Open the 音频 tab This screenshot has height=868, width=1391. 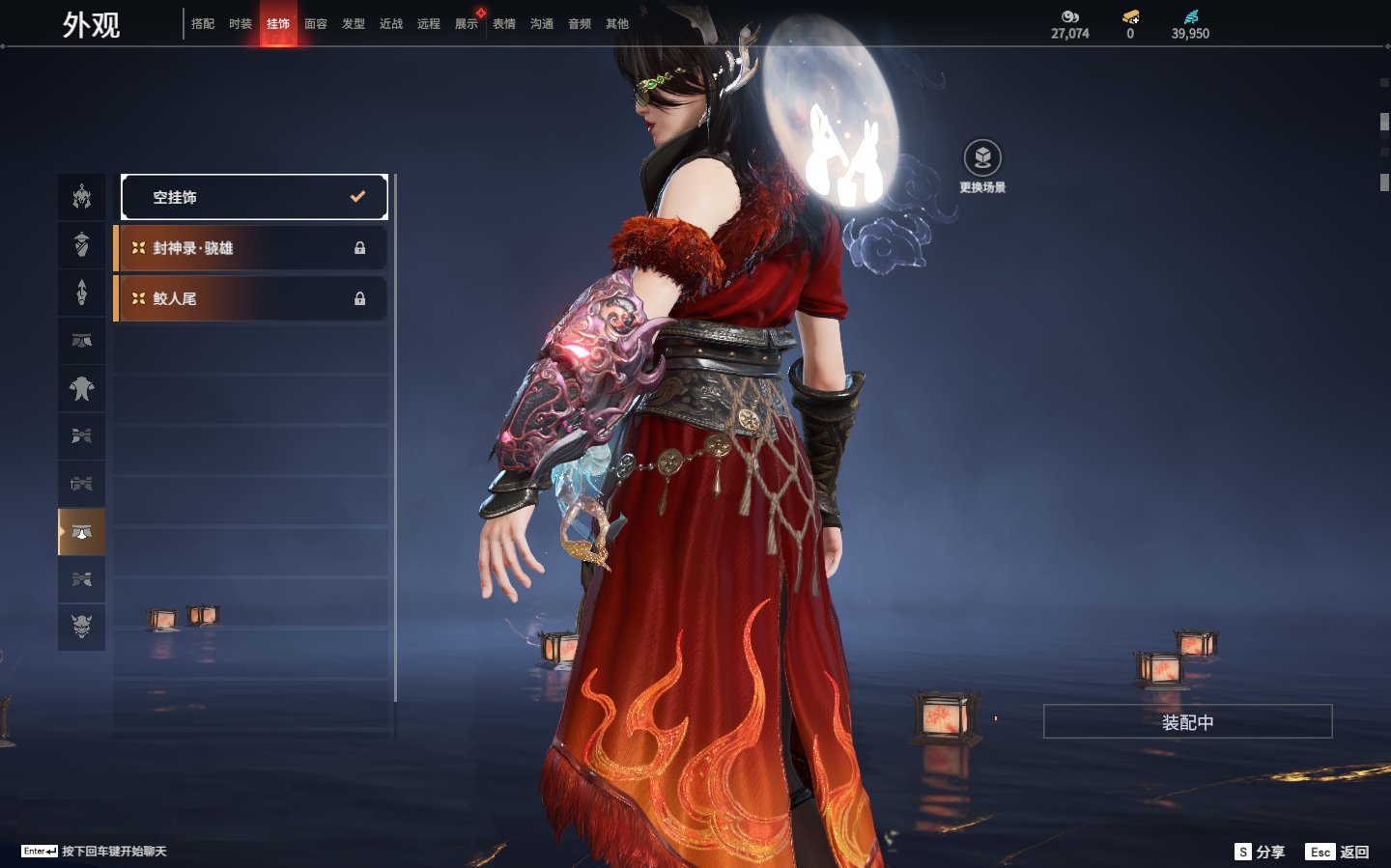[580, 24]
